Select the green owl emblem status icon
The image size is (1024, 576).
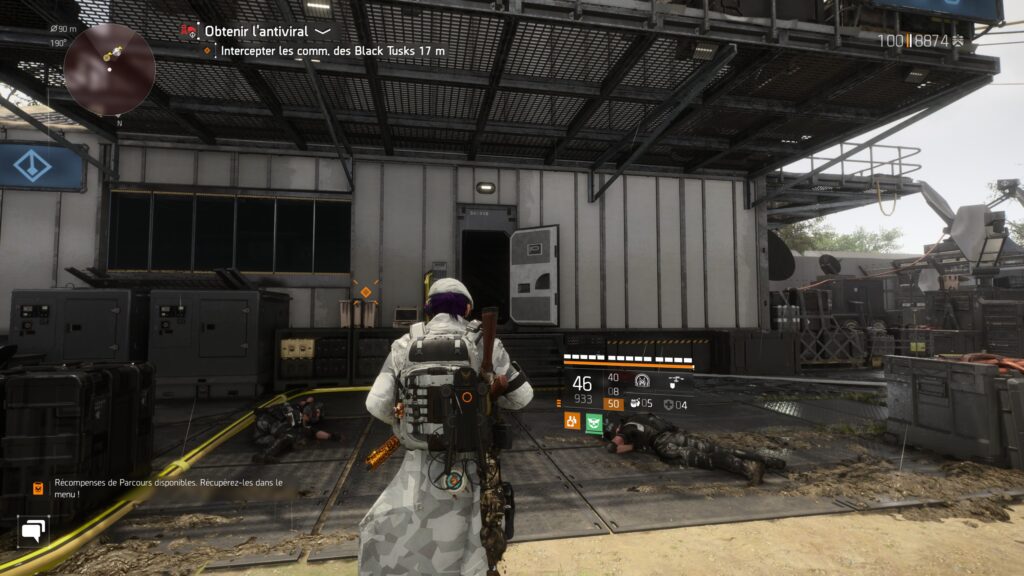[594, 423]
